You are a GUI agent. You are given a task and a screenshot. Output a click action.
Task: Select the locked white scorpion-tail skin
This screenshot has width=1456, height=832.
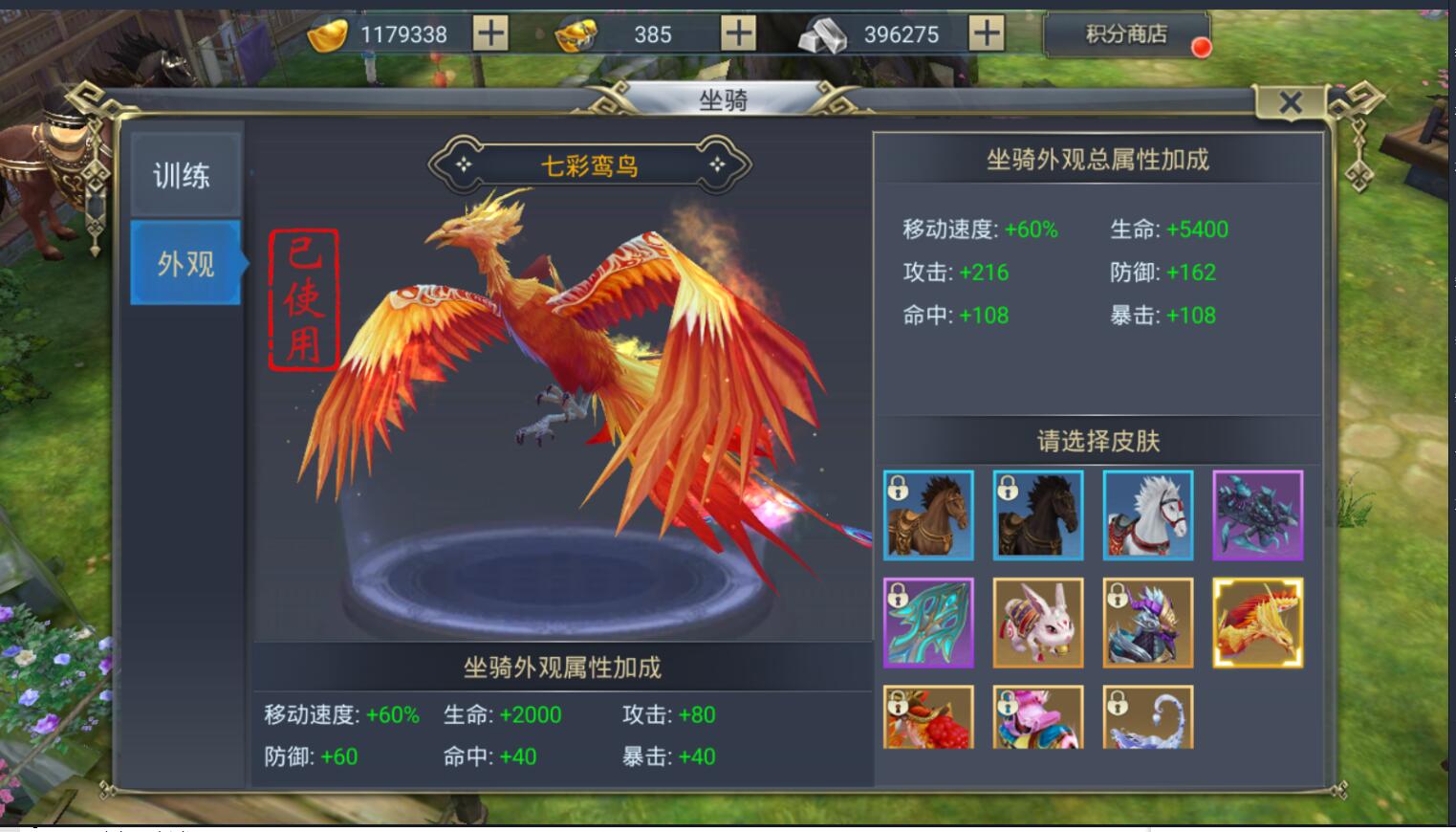(x=1148, y=717)
